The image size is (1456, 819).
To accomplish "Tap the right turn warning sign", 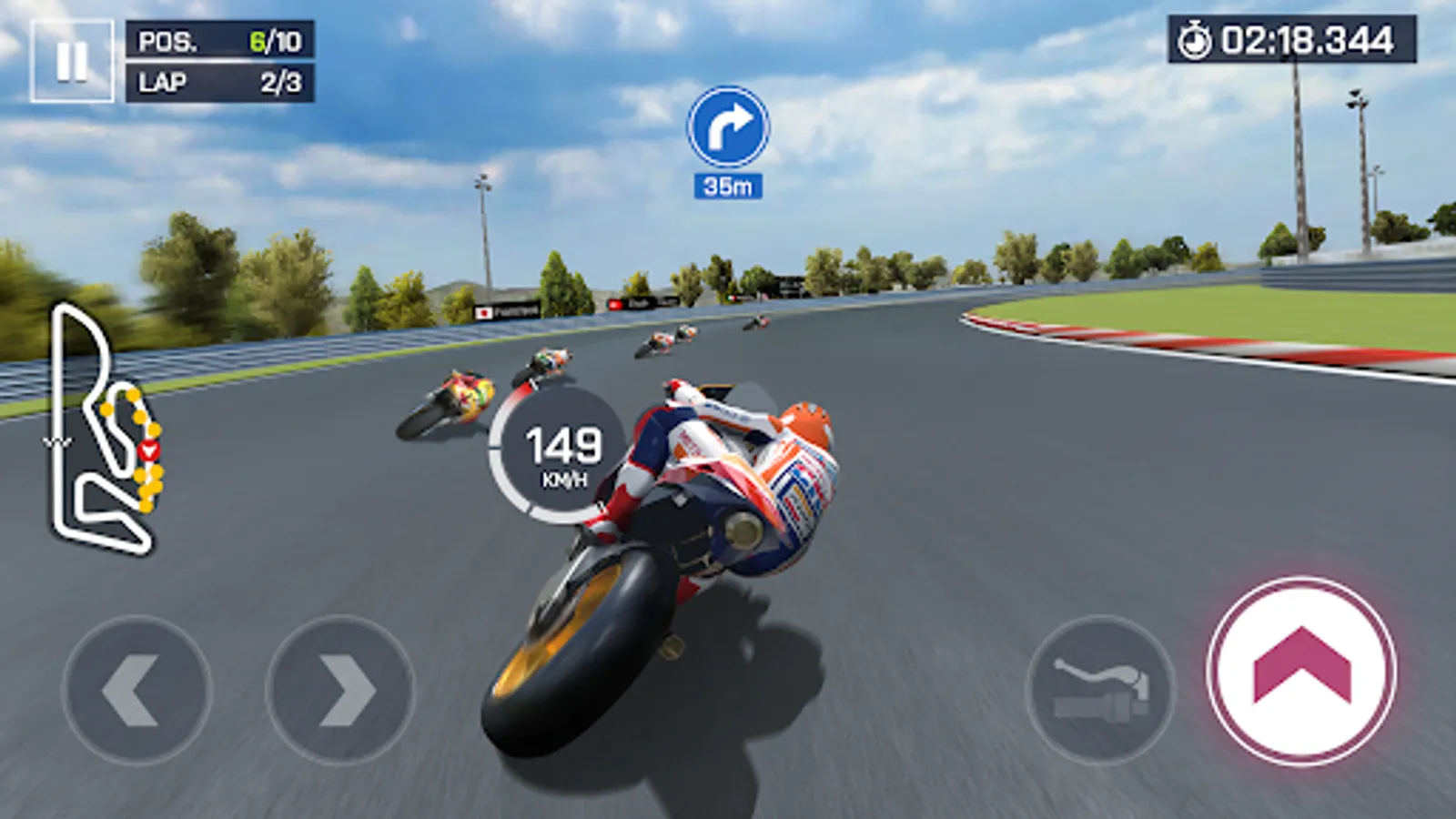I will 726,129.
